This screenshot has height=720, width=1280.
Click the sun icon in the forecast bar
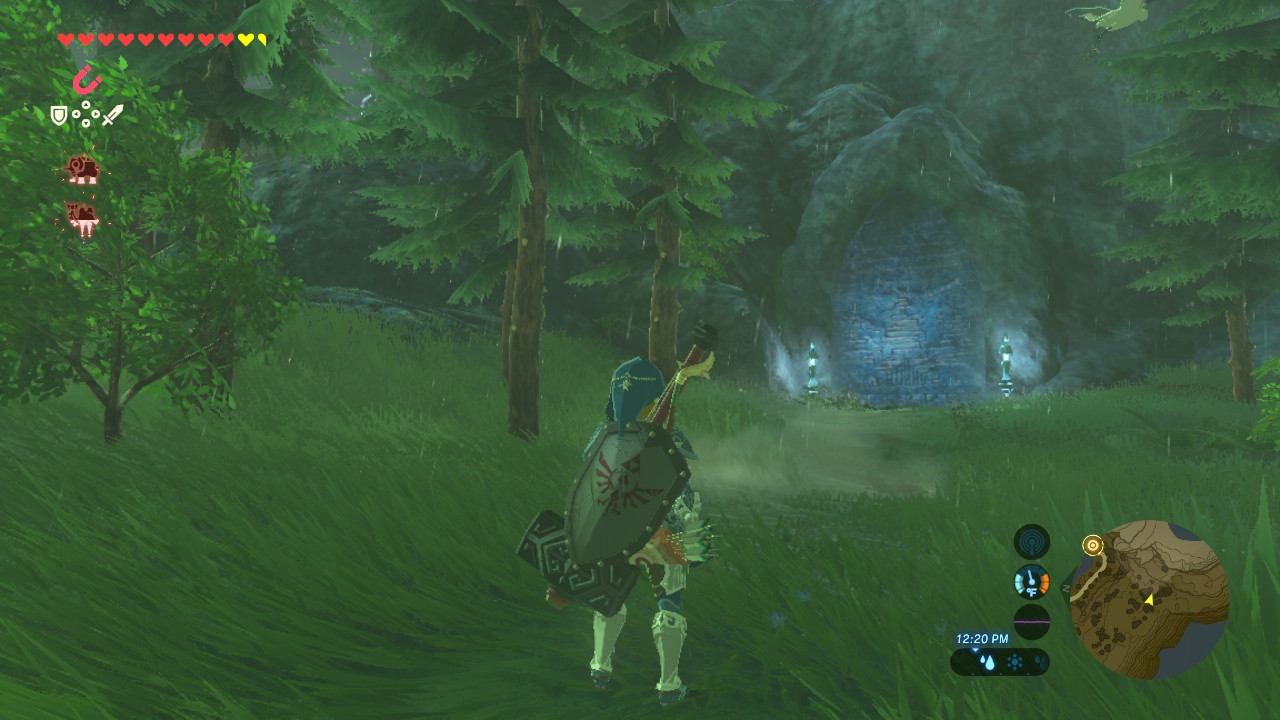point(1013,662)
